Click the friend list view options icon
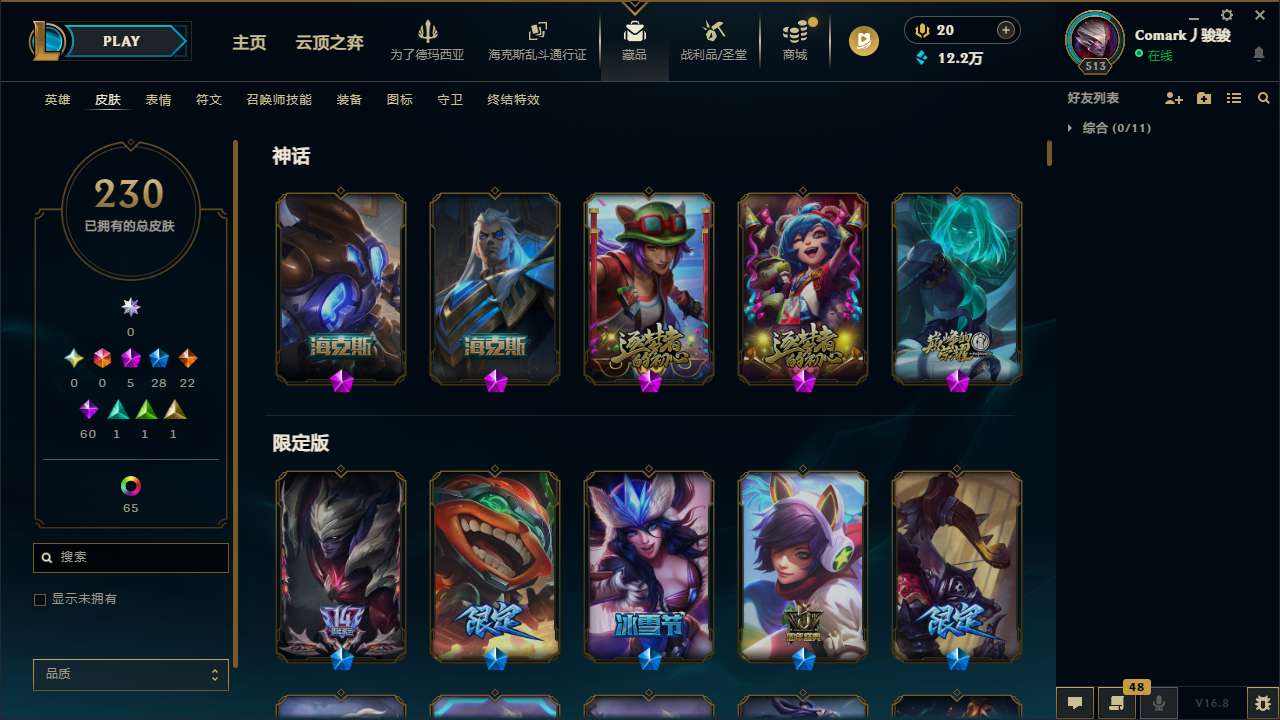Viewport: 1280px width, 720px height. click(1234, 98)
